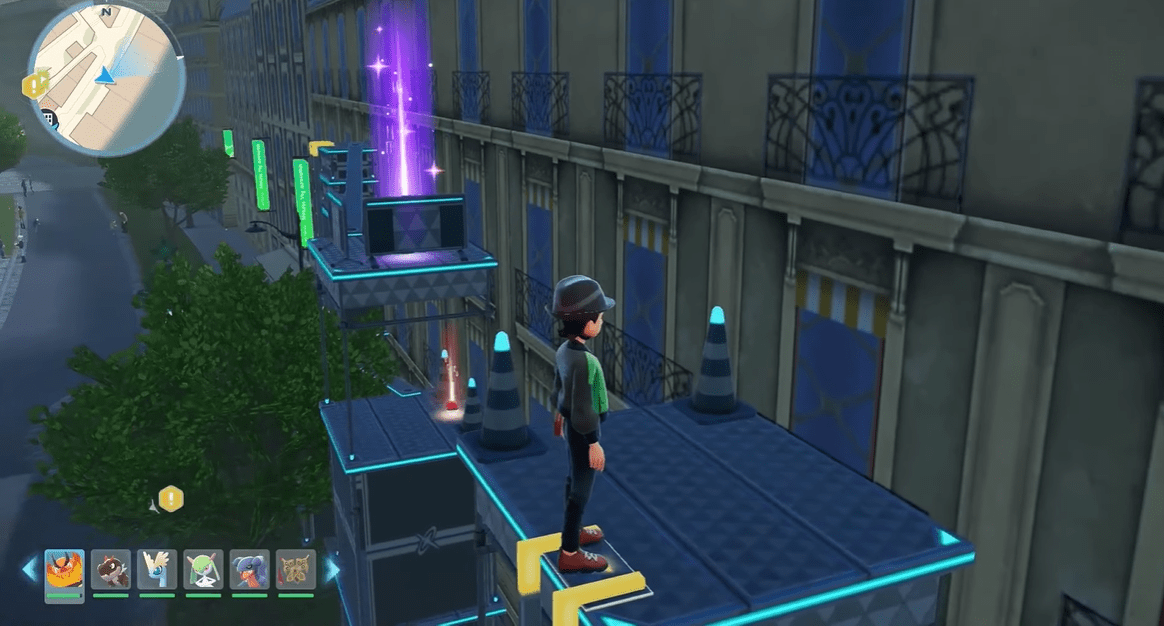This screenshot has width=1164, height=626.
Task: Click the right party-cycle arrow
Action: pyautogui.click(x=331, y=570)
